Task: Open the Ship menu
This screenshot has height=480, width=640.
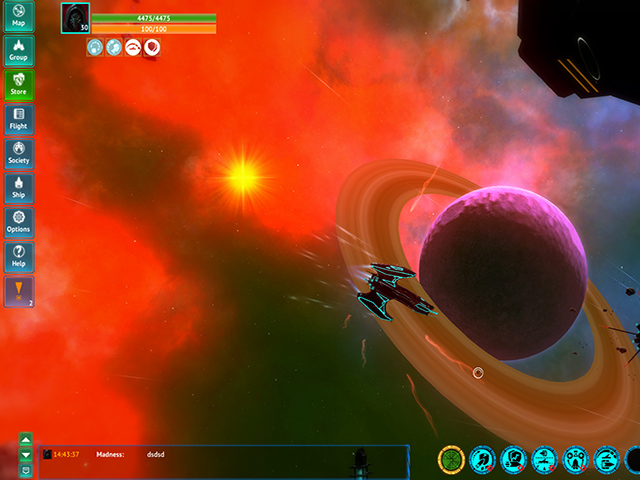Action: coord(18,188)
